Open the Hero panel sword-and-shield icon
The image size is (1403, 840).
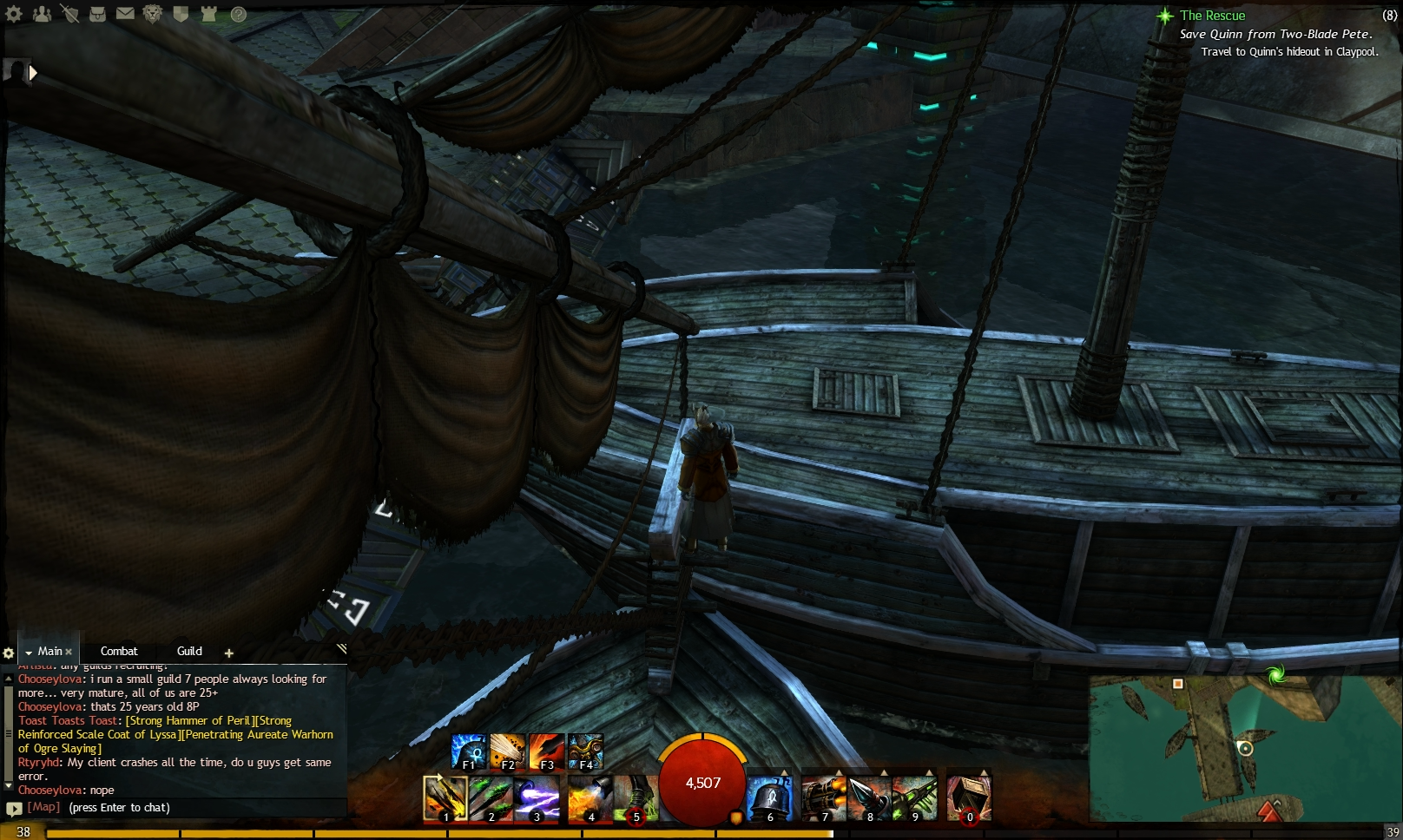pyautogui.click(x=69, y=13)
